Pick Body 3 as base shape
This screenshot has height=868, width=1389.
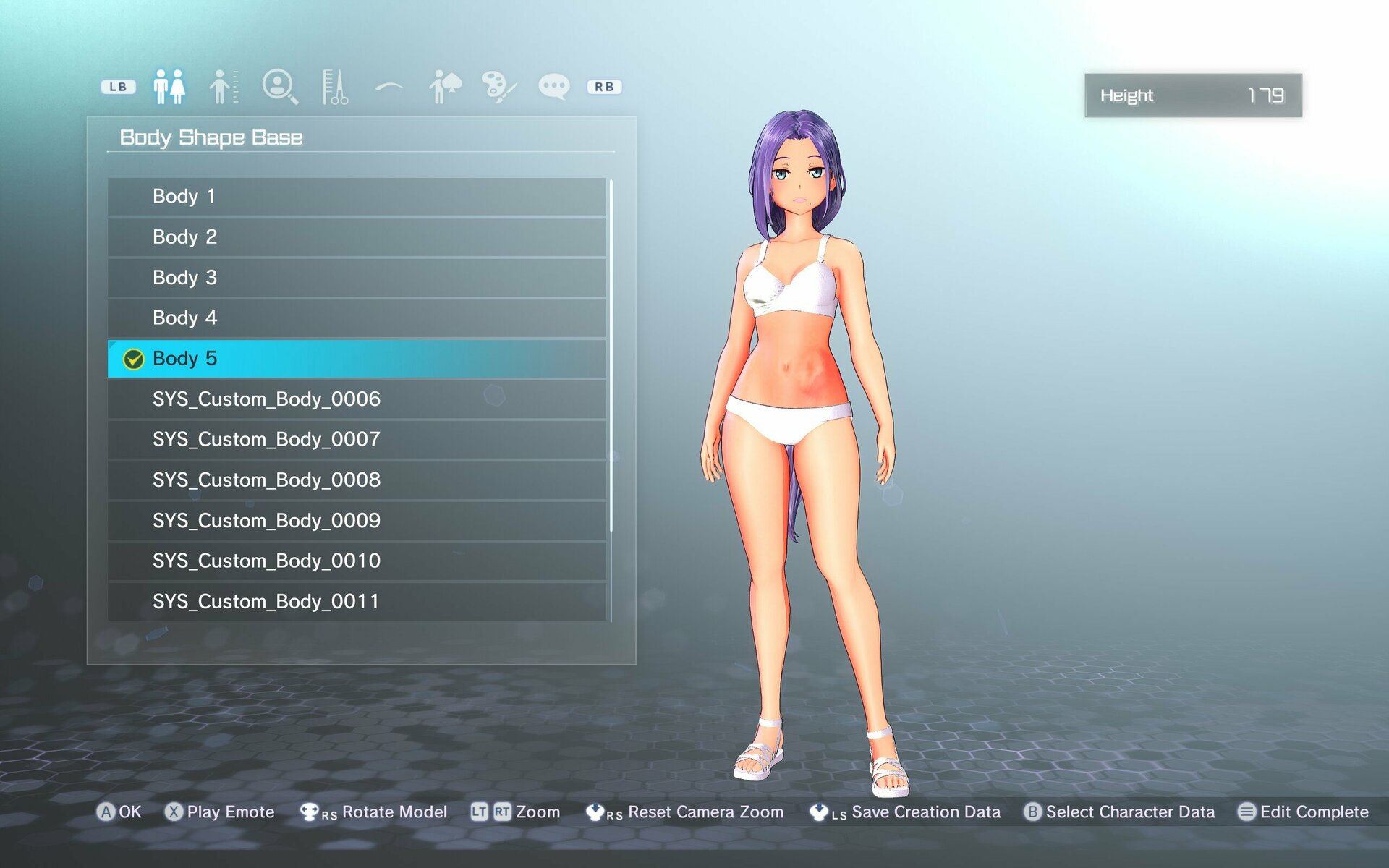coord(357,278)
